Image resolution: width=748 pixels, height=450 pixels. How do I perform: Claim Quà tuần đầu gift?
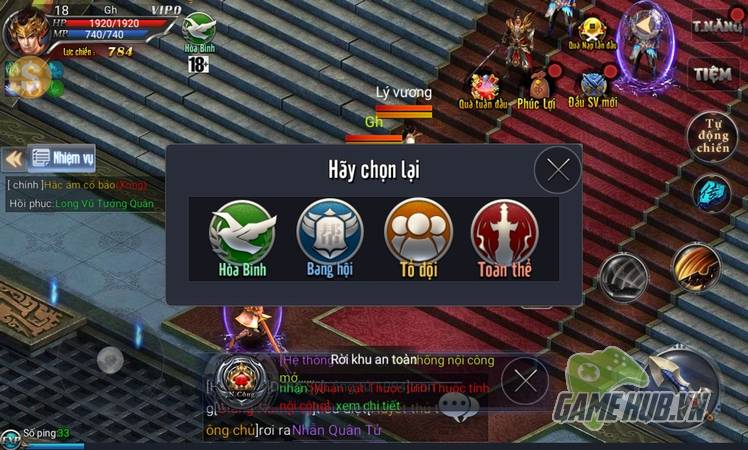click(485, 88)
